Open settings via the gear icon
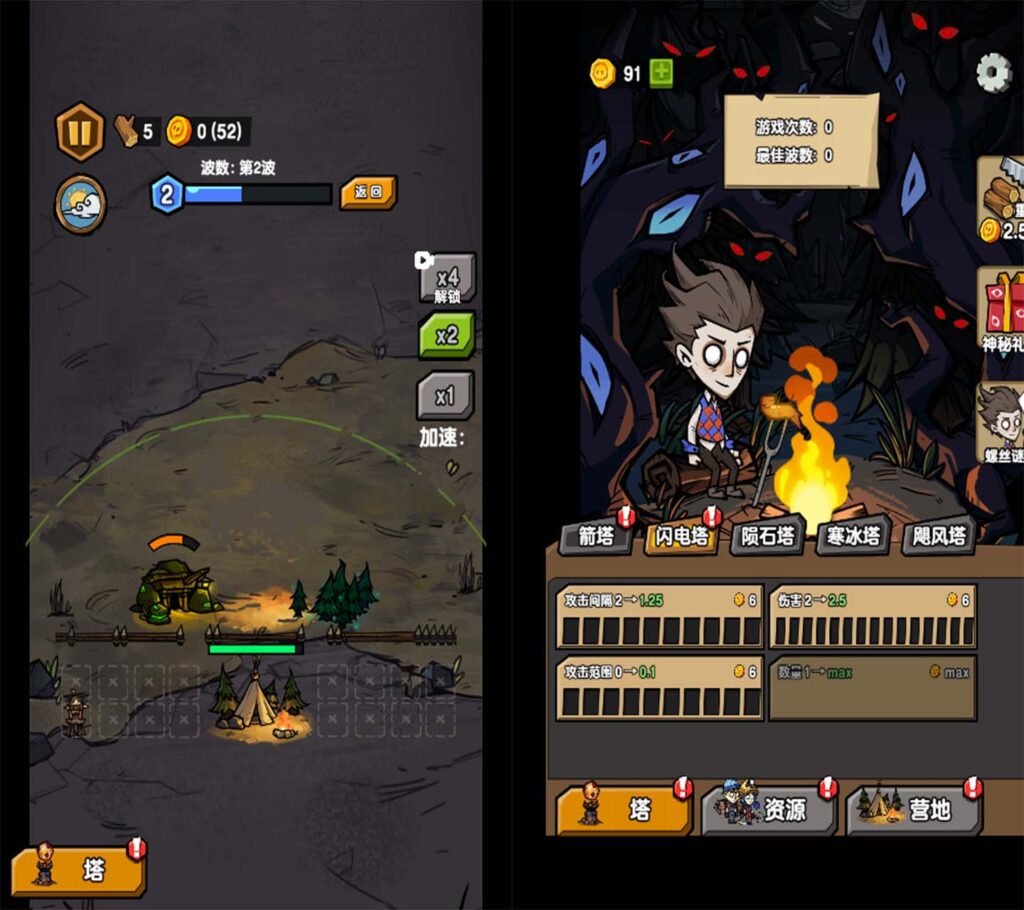This screenshot has width=1024, height=910. [993, 72]
